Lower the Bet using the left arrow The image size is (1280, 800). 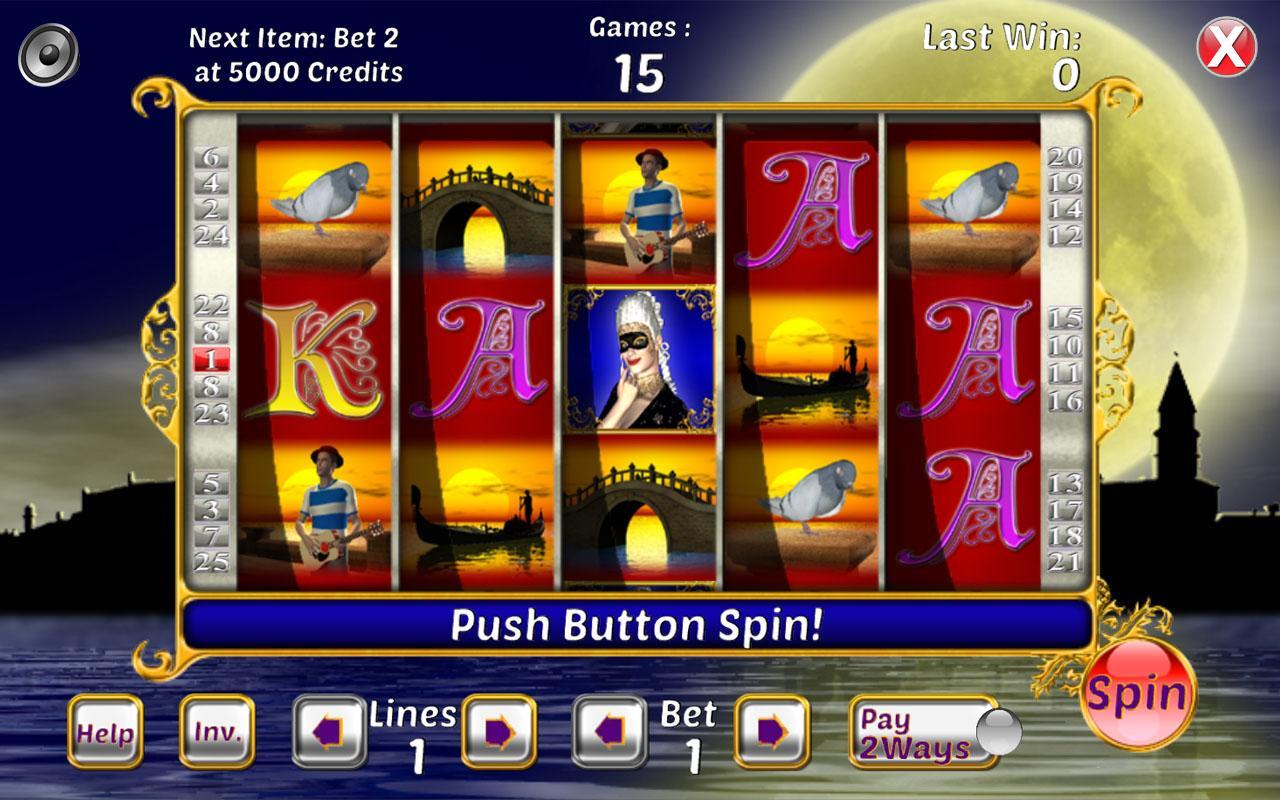pos(610,732)
